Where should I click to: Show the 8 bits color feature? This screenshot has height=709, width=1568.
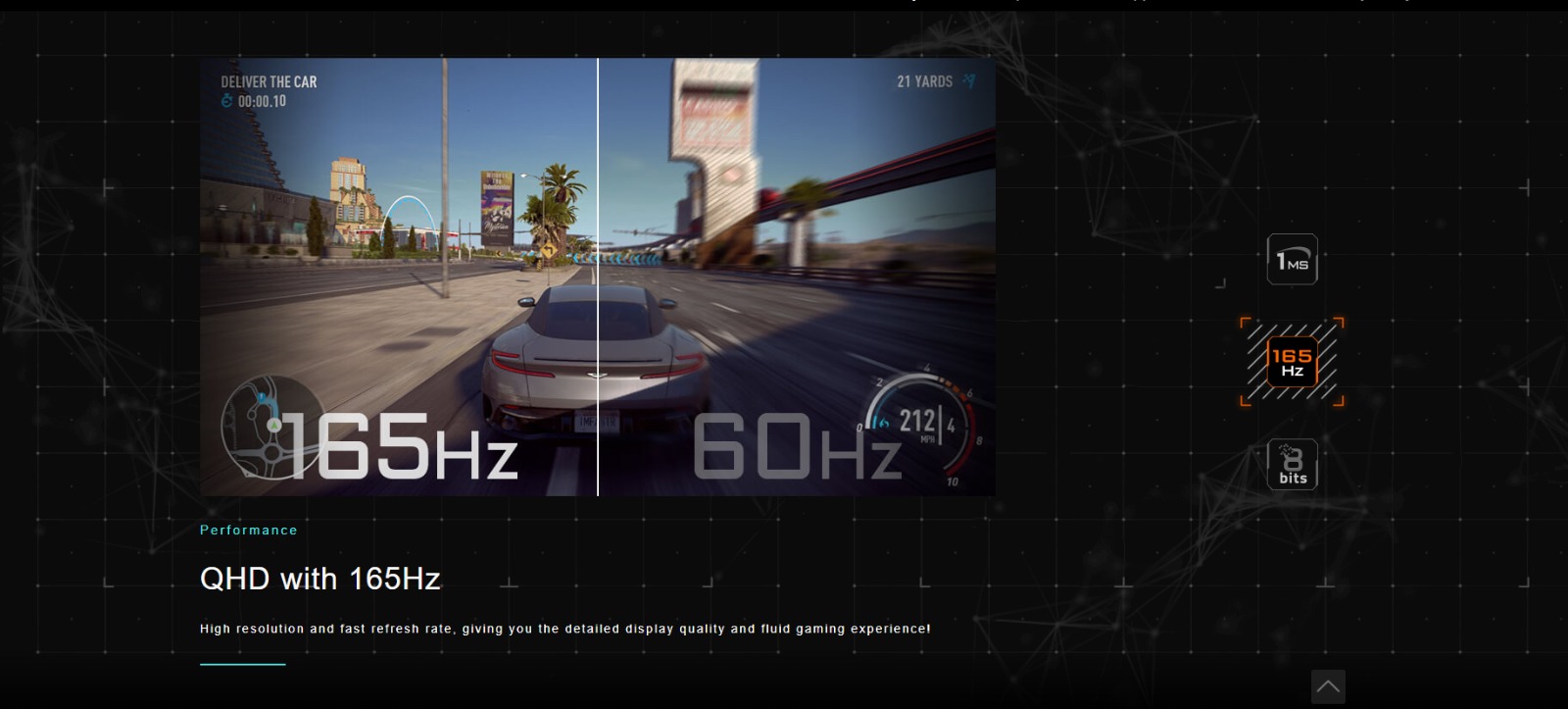(1292, 464)
